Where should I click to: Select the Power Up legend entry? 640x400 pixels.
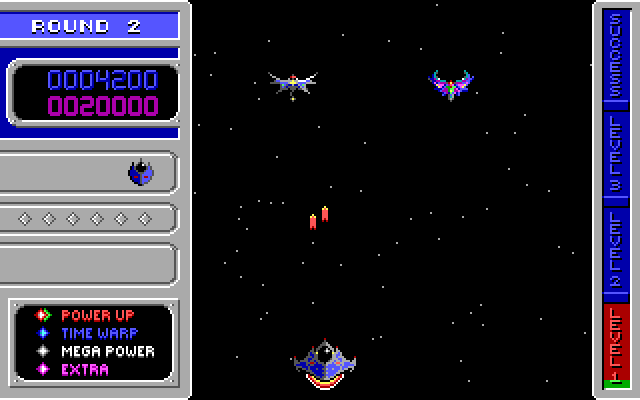[x=97, y=315]
